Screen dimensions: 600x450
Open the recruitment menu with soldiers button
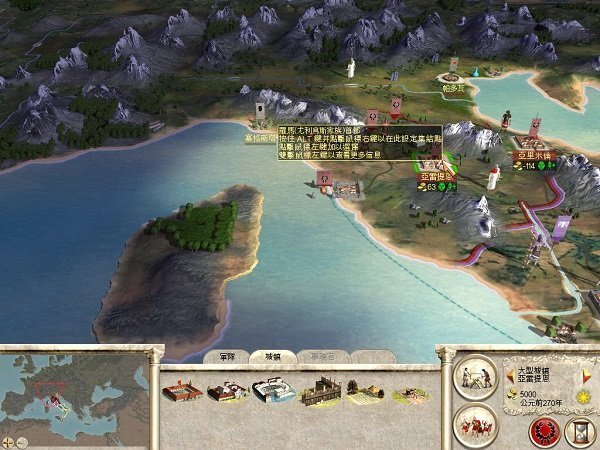(474, 425)
